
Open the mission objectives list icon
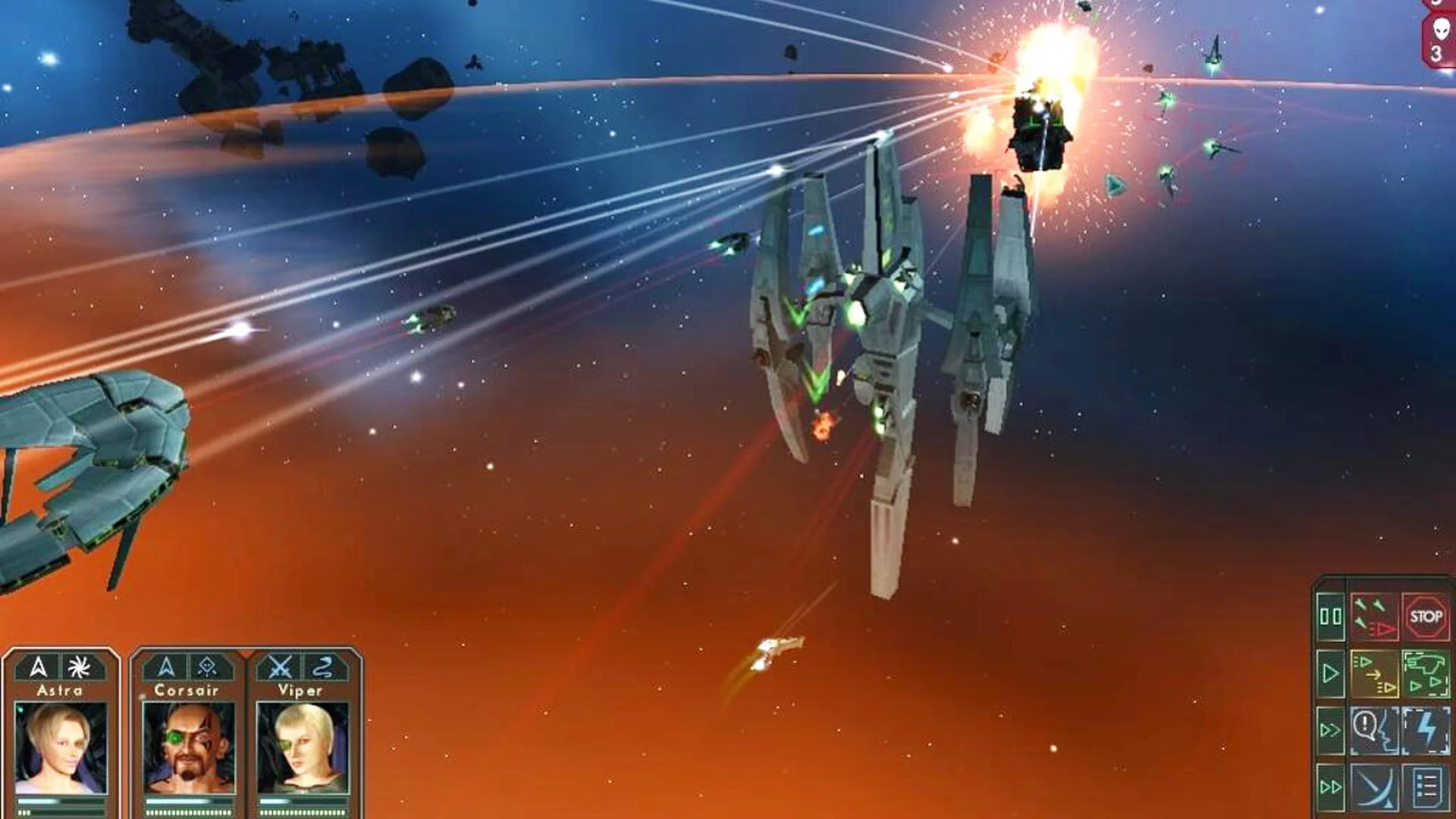click(1426, 789)
